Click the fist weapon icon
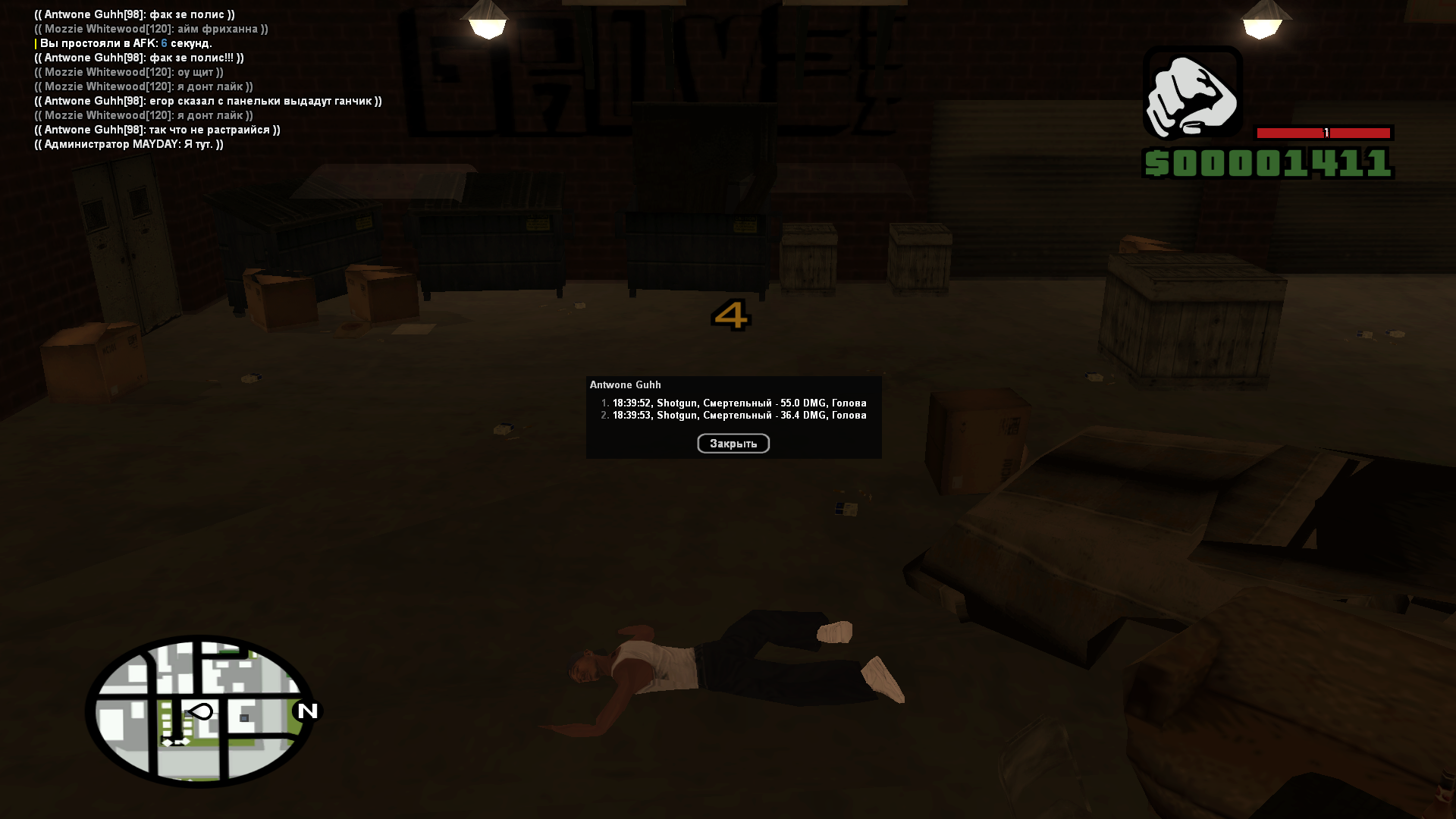Screen dimensions: 1456x819 [1192, 94]
